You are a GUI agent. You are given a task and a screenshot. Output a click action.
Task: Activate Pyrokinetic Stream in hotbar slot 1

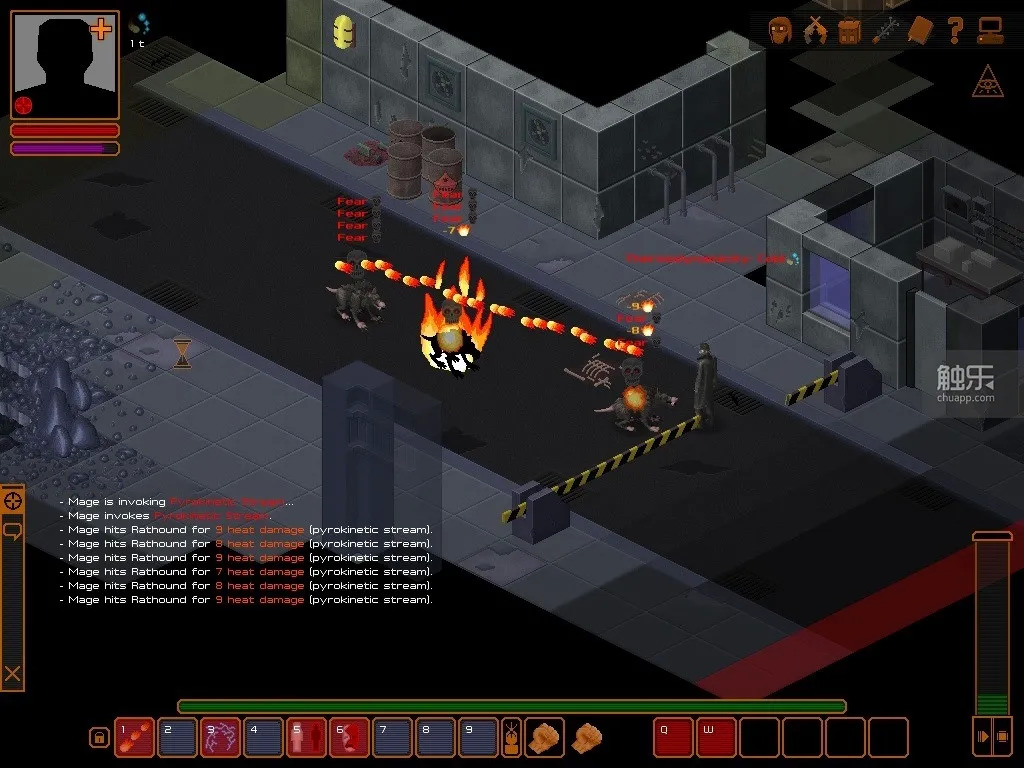coord(133,737)
